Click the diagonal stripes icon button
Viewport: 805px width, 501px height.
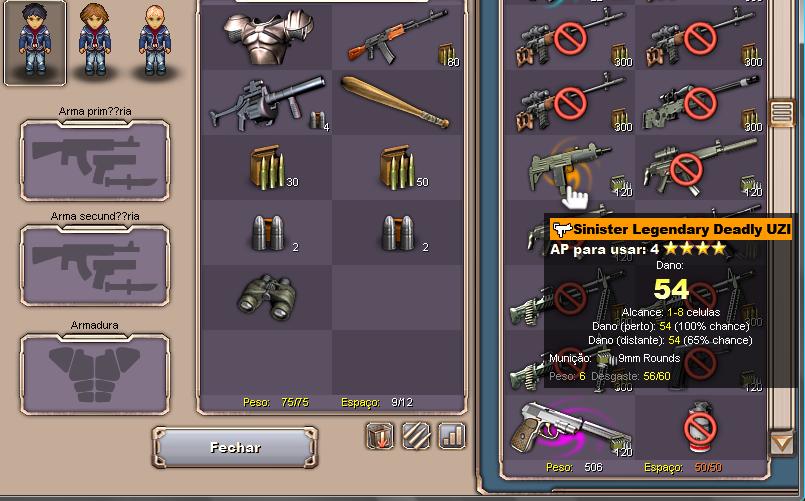pyautogui.click(x=416, y=435)
